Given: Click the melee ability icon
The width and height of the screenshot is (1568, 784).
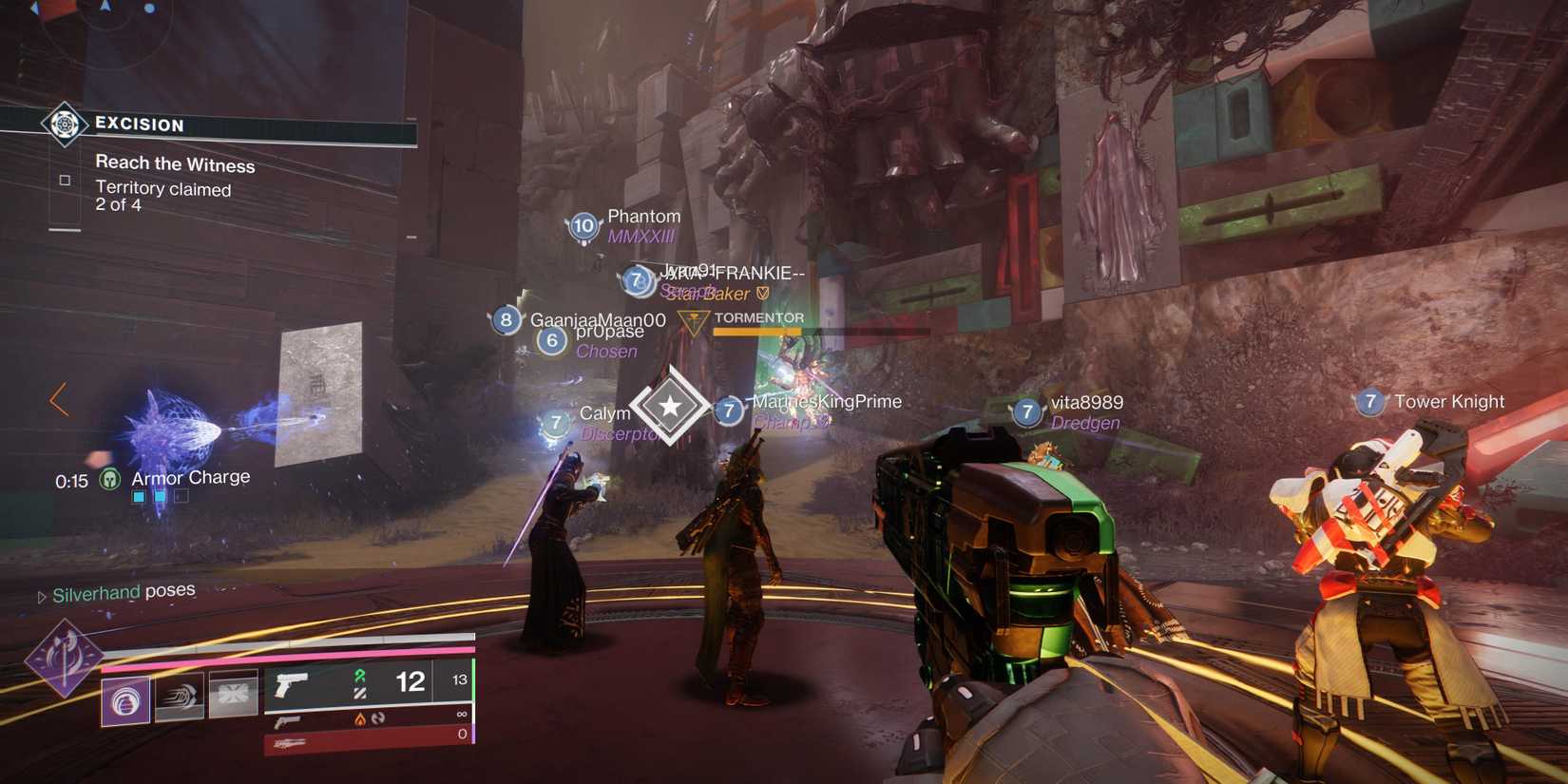Looking at the screenshot, I should (x=178, y=697).
